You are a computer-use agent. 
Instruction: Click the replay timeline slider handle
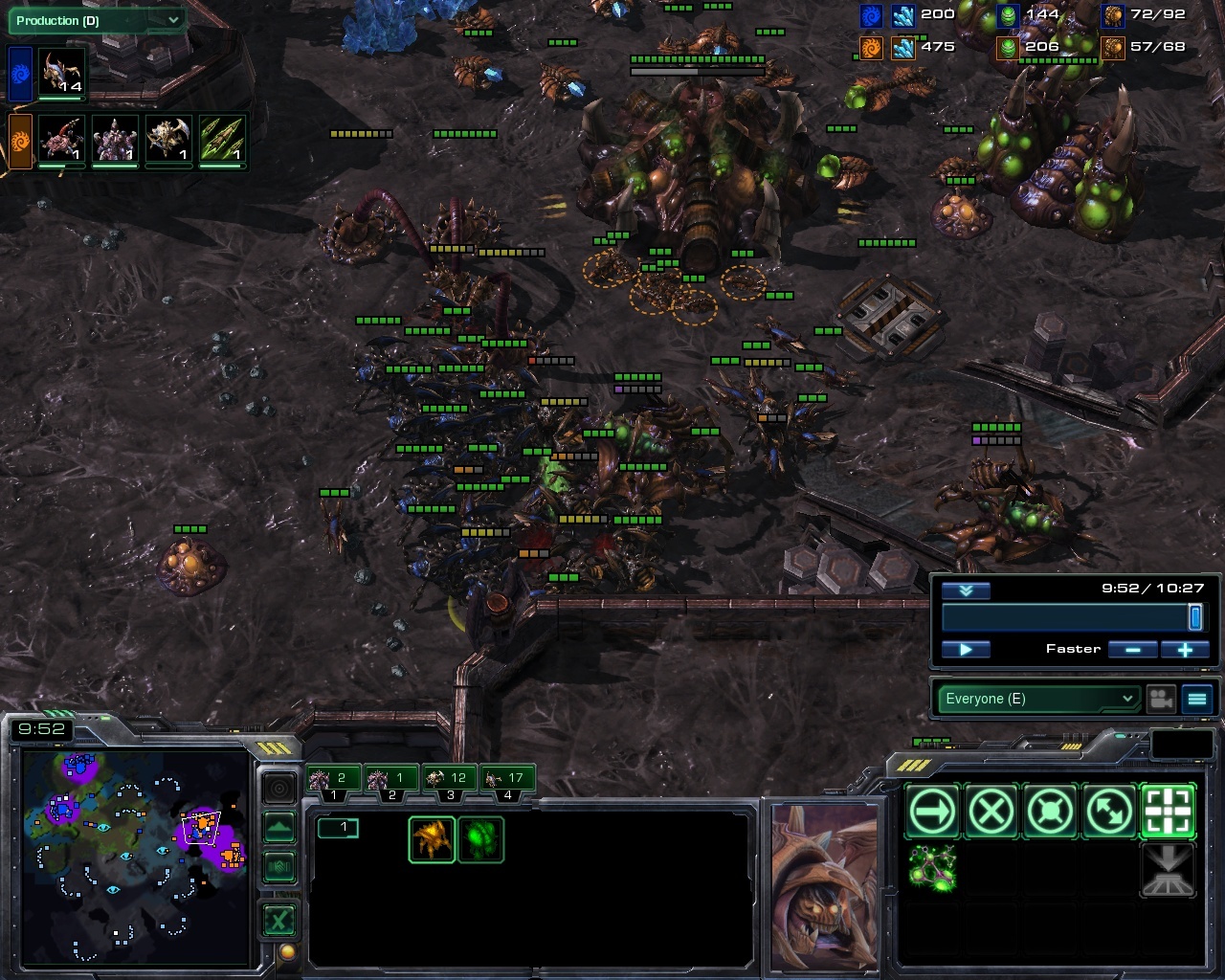click(1194, 617)
